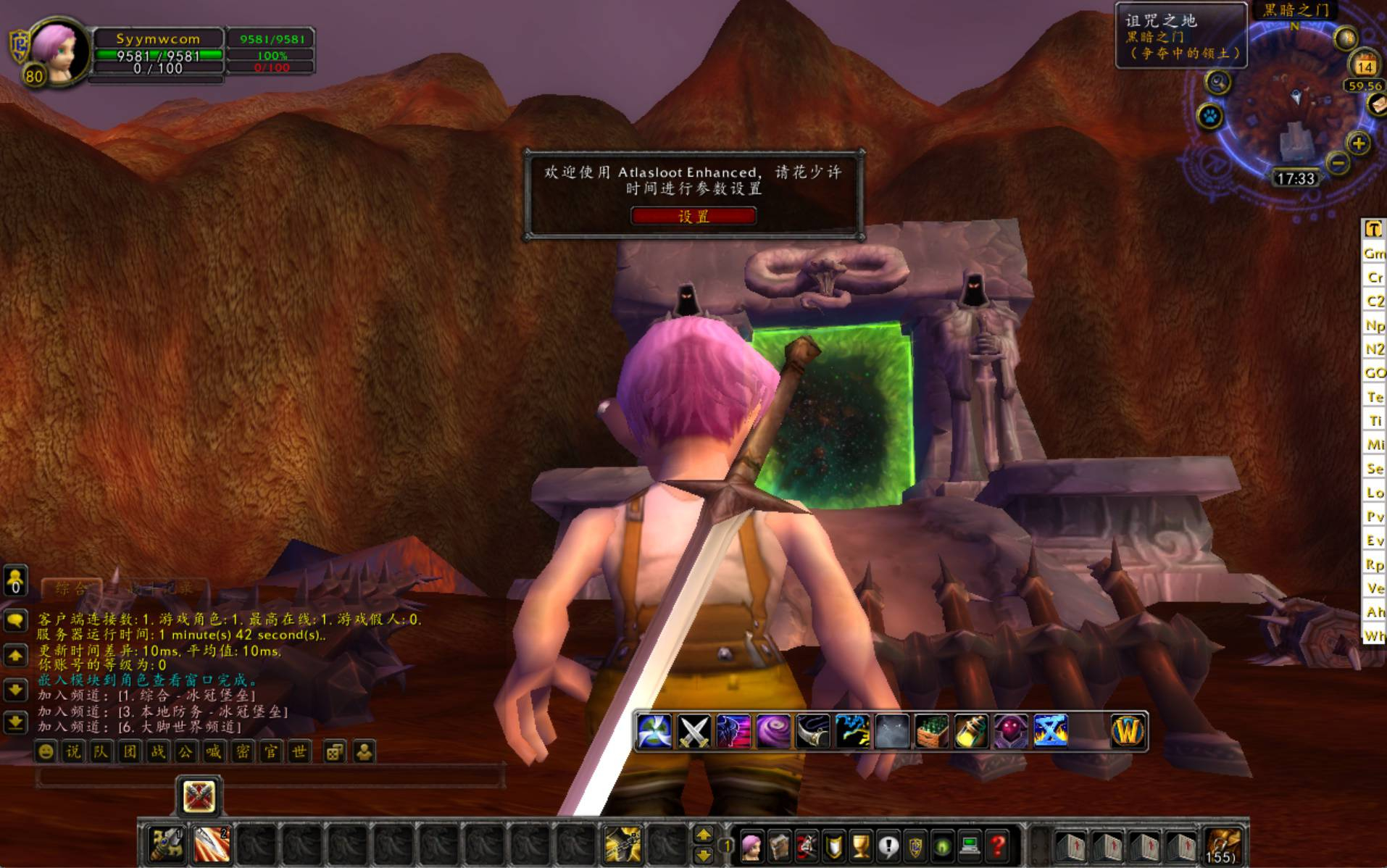Open the character info micro button

point(751,846)
